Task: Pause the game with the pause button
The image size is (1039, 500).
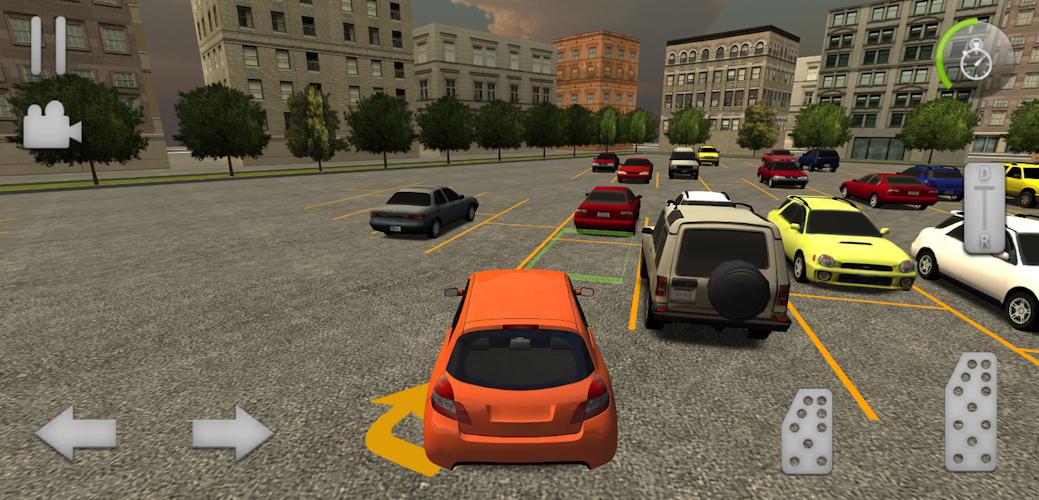Action: tap(47, 45)
